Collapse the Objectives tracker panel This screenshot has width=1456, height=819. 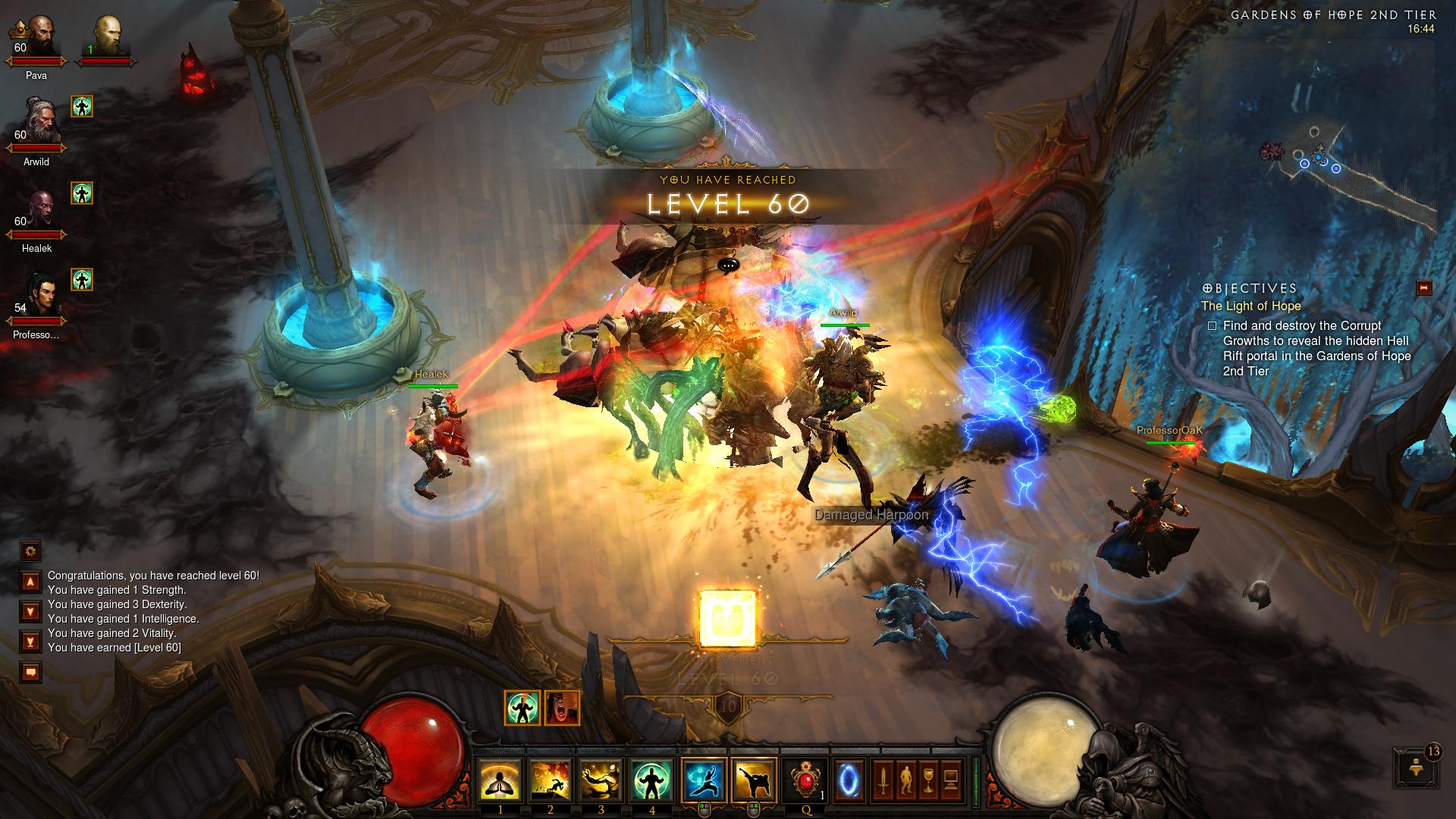(1423, 288)
